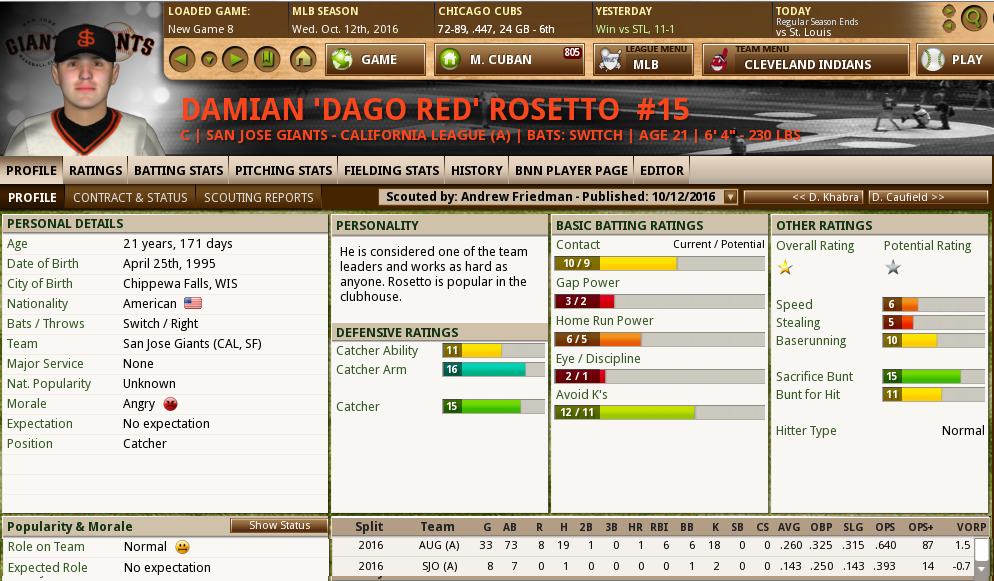The width and height of the screenshot is (994, 581).
Task: Go to next player D. Caufield
Action: pos(927,197)
